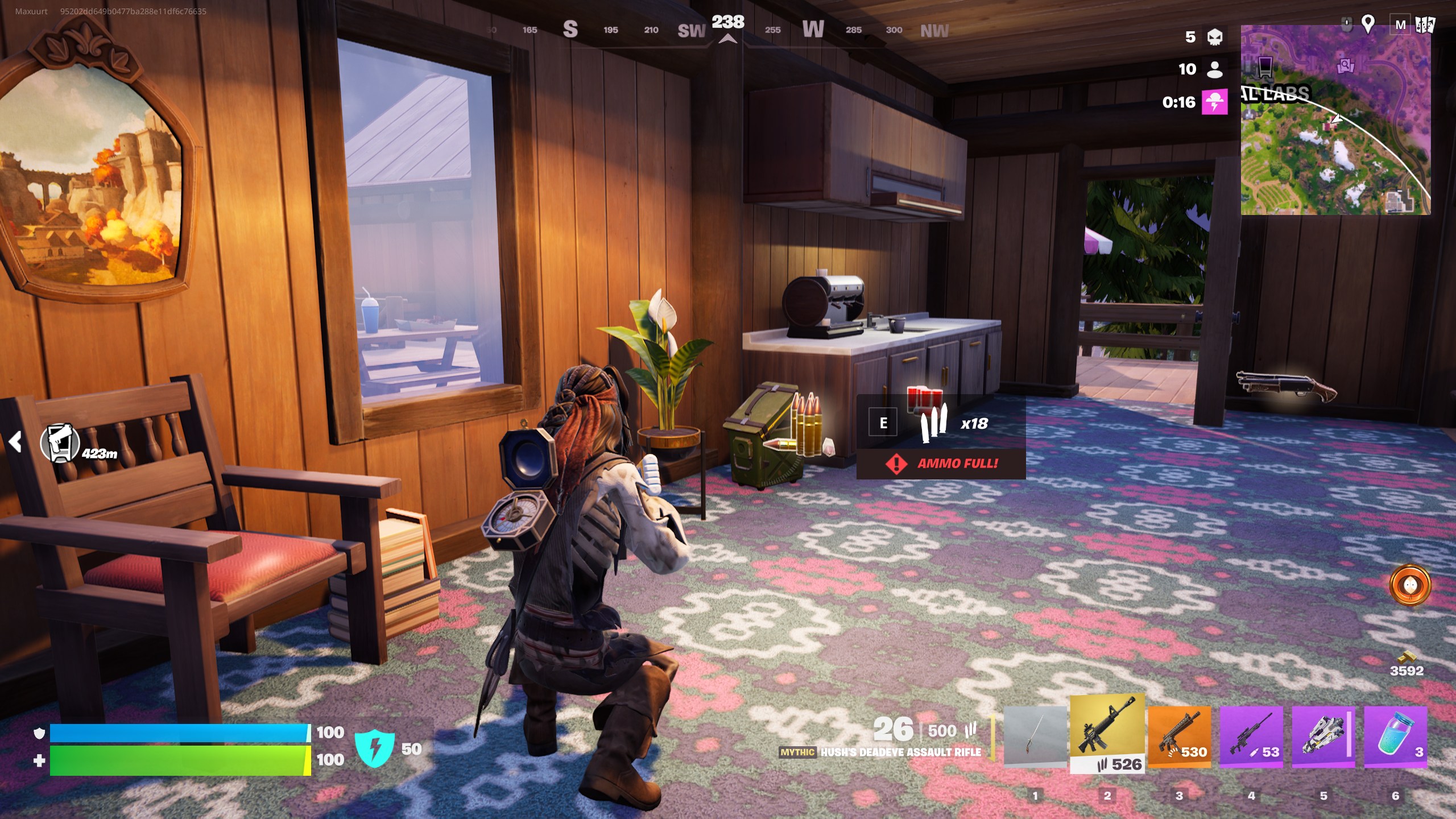Screen dimensions: 1456x819
Task: Click the players remaining icon
Action: pos(1214,69)
